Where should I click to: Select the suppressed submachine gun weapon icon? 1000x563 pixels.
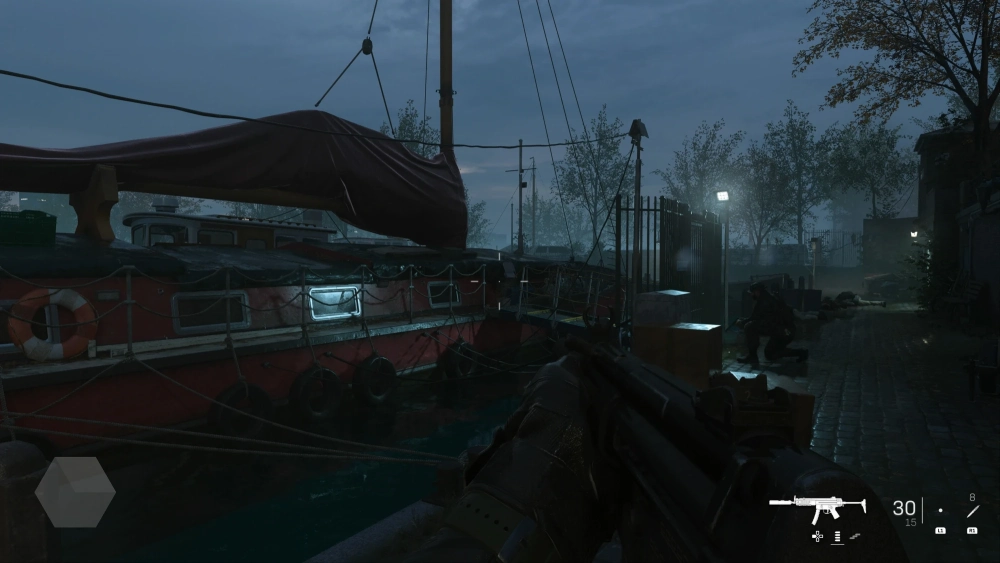[x=818, y=508]
